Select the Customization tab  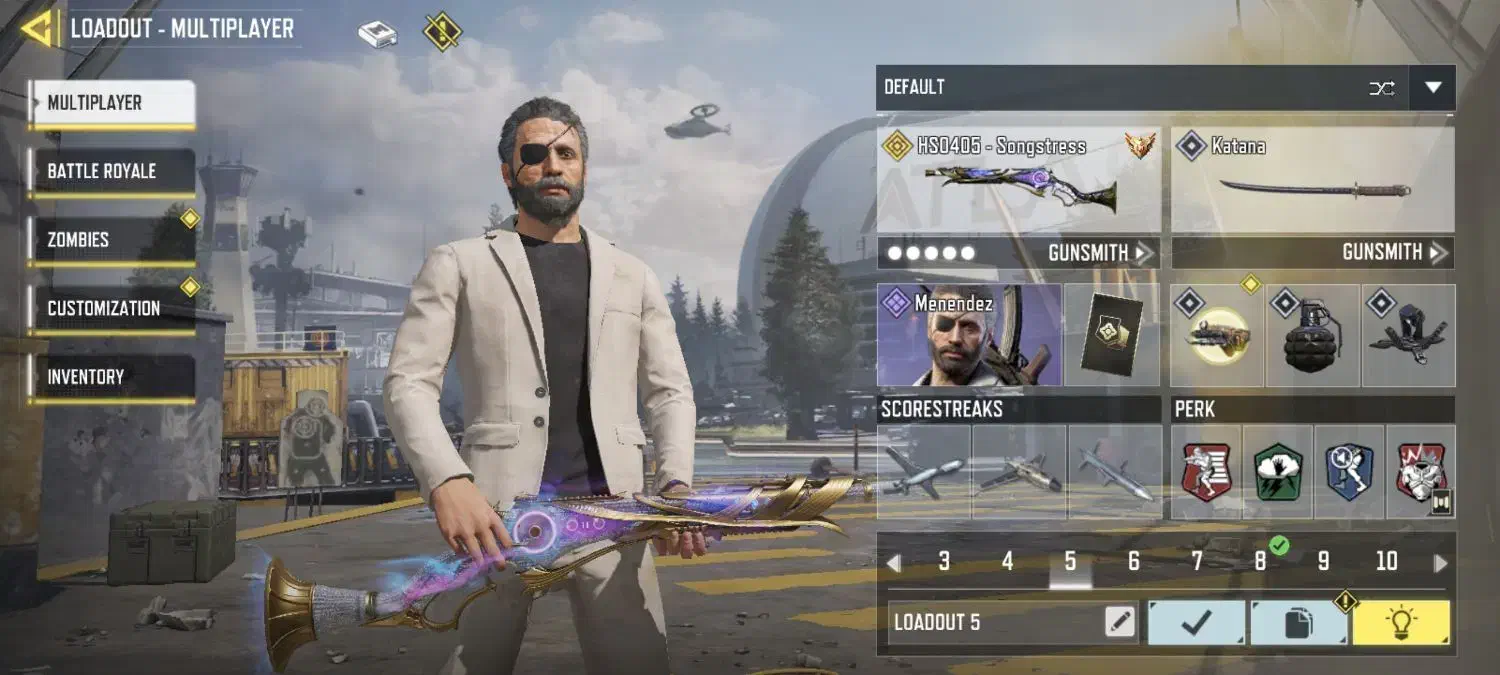pyautogui.click(x=111, y=308)
